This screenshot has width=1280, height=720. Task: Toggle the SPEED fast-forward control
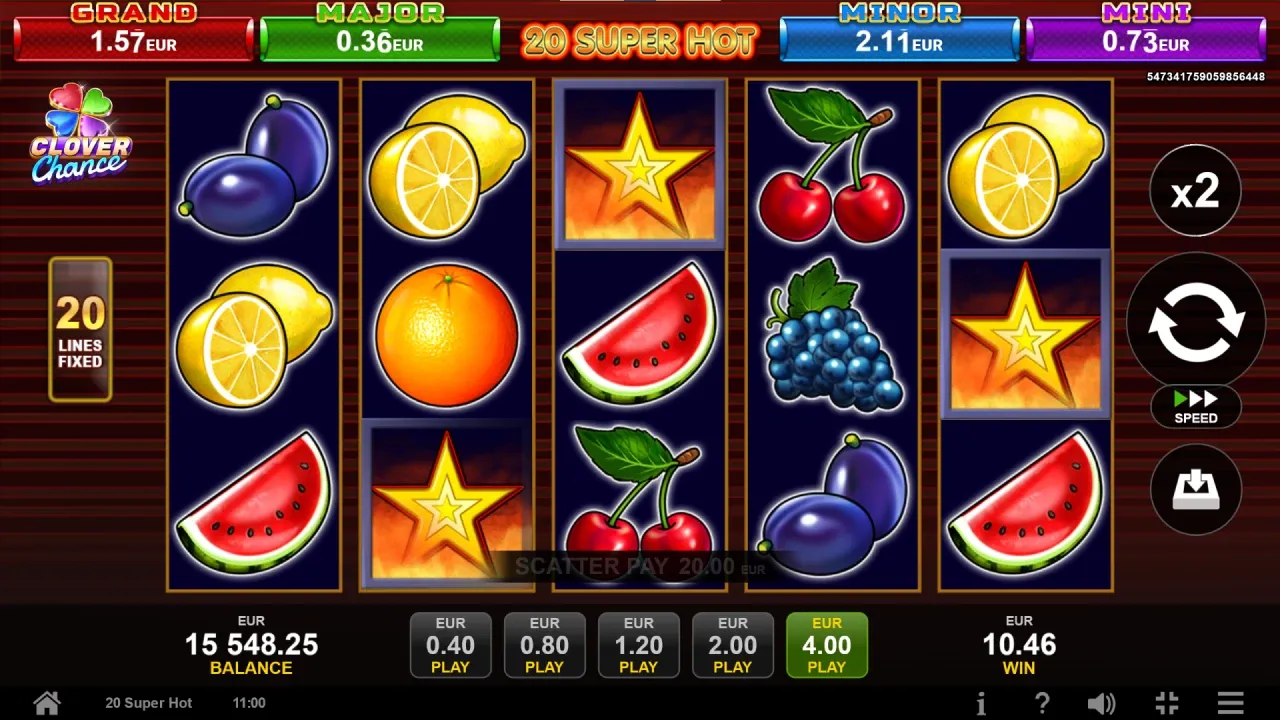click(x=1196, y=406)
